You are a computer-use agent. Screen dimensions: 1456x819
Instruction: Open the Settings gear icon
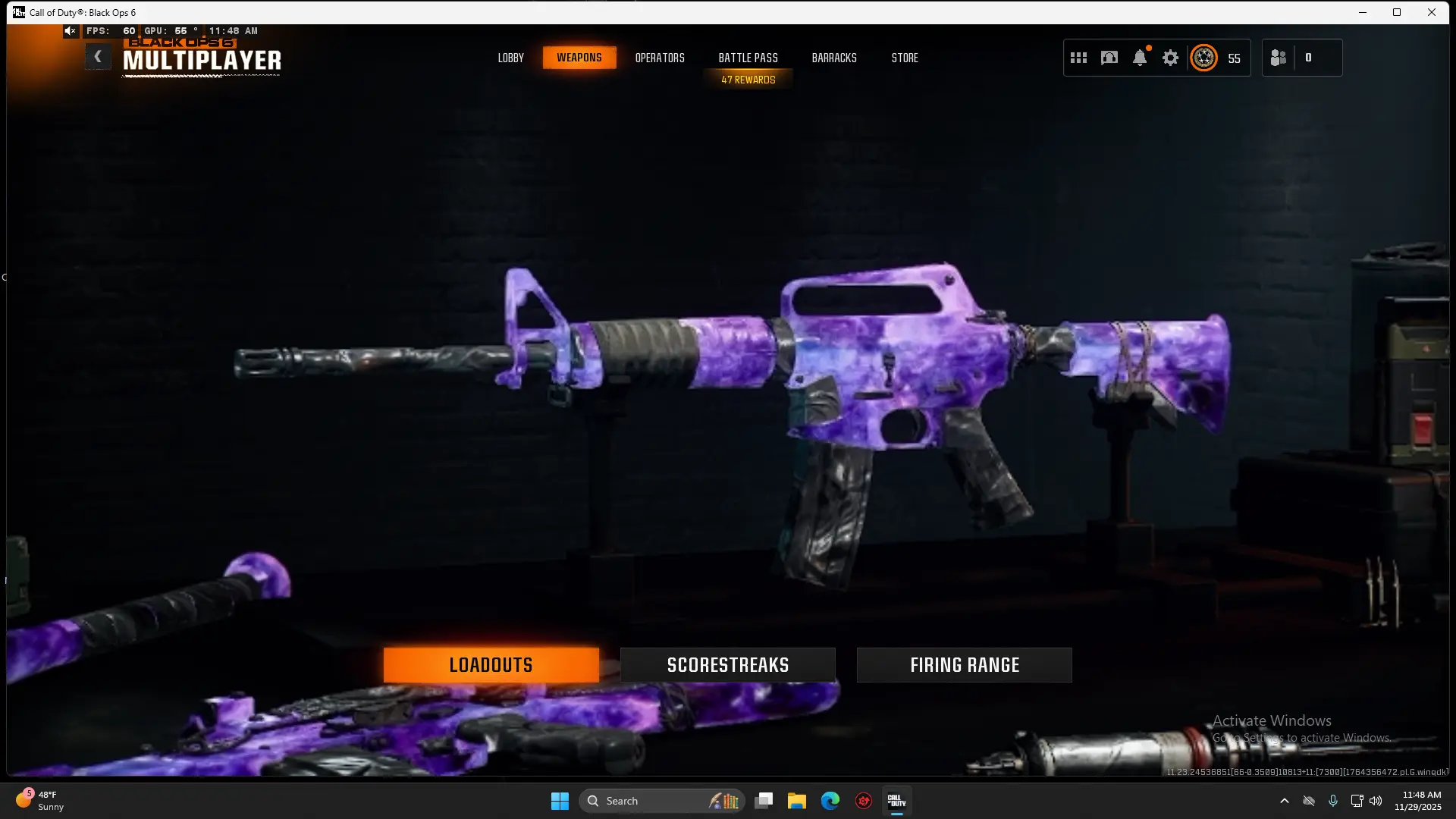(1170, 57)
